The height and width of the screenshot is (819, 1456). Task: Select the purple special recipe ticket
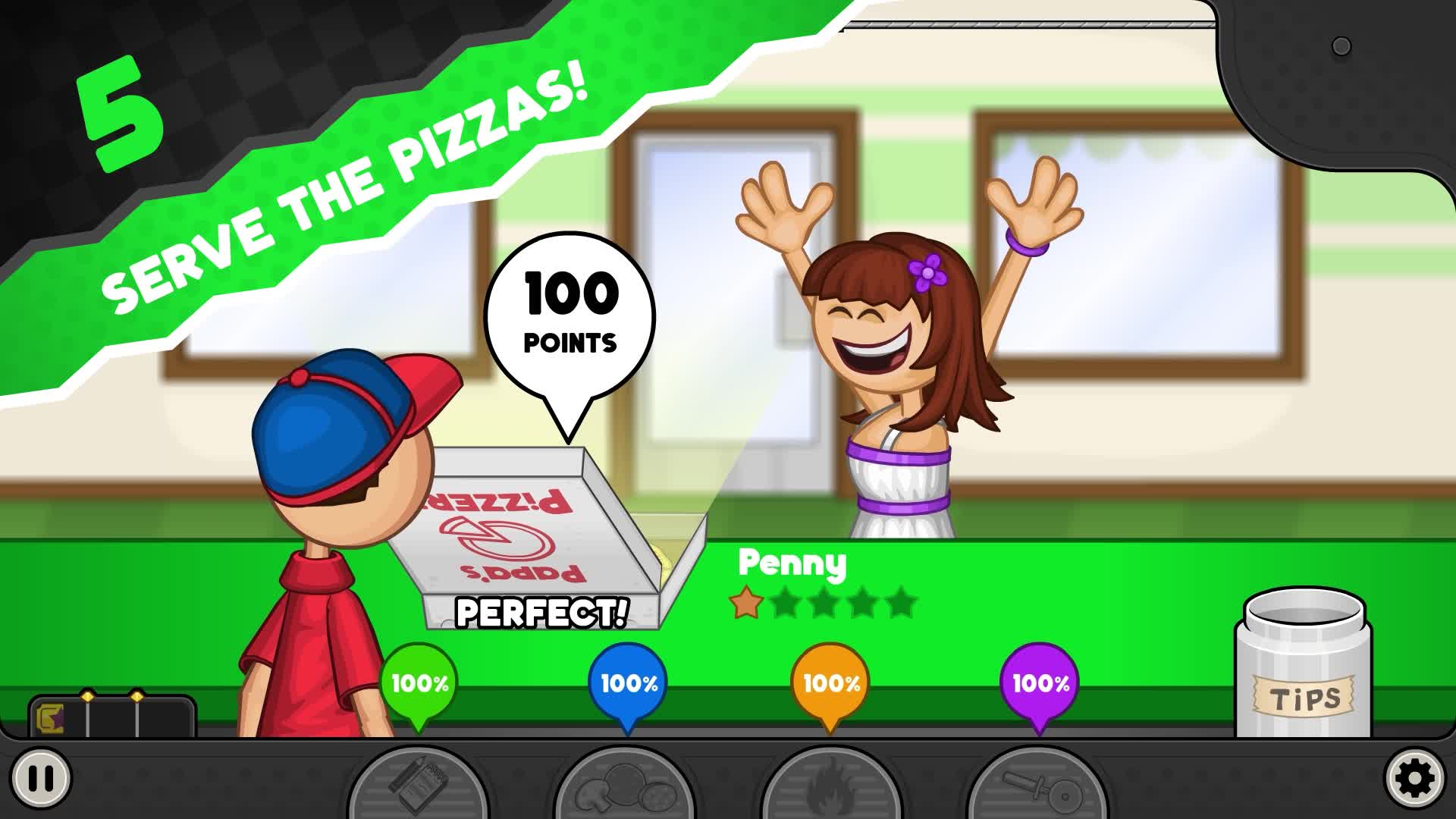[50, 719]
